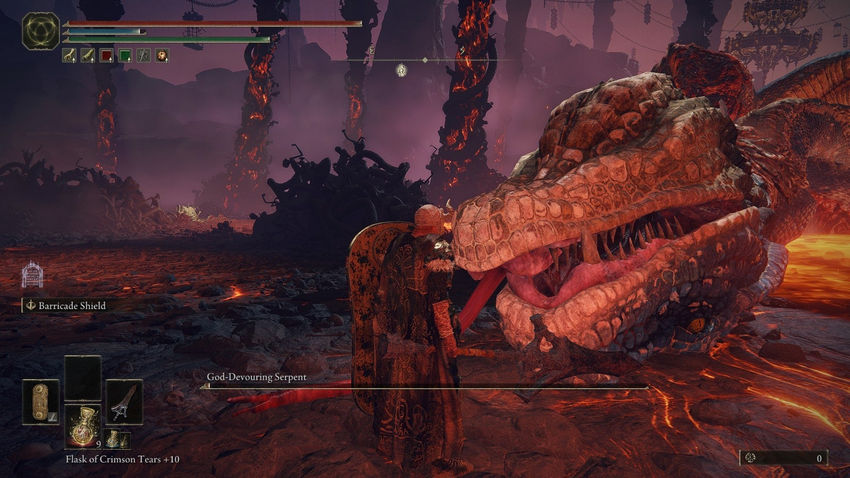
Task: Click the green square buff icon
Action: (x=125, y=56)
